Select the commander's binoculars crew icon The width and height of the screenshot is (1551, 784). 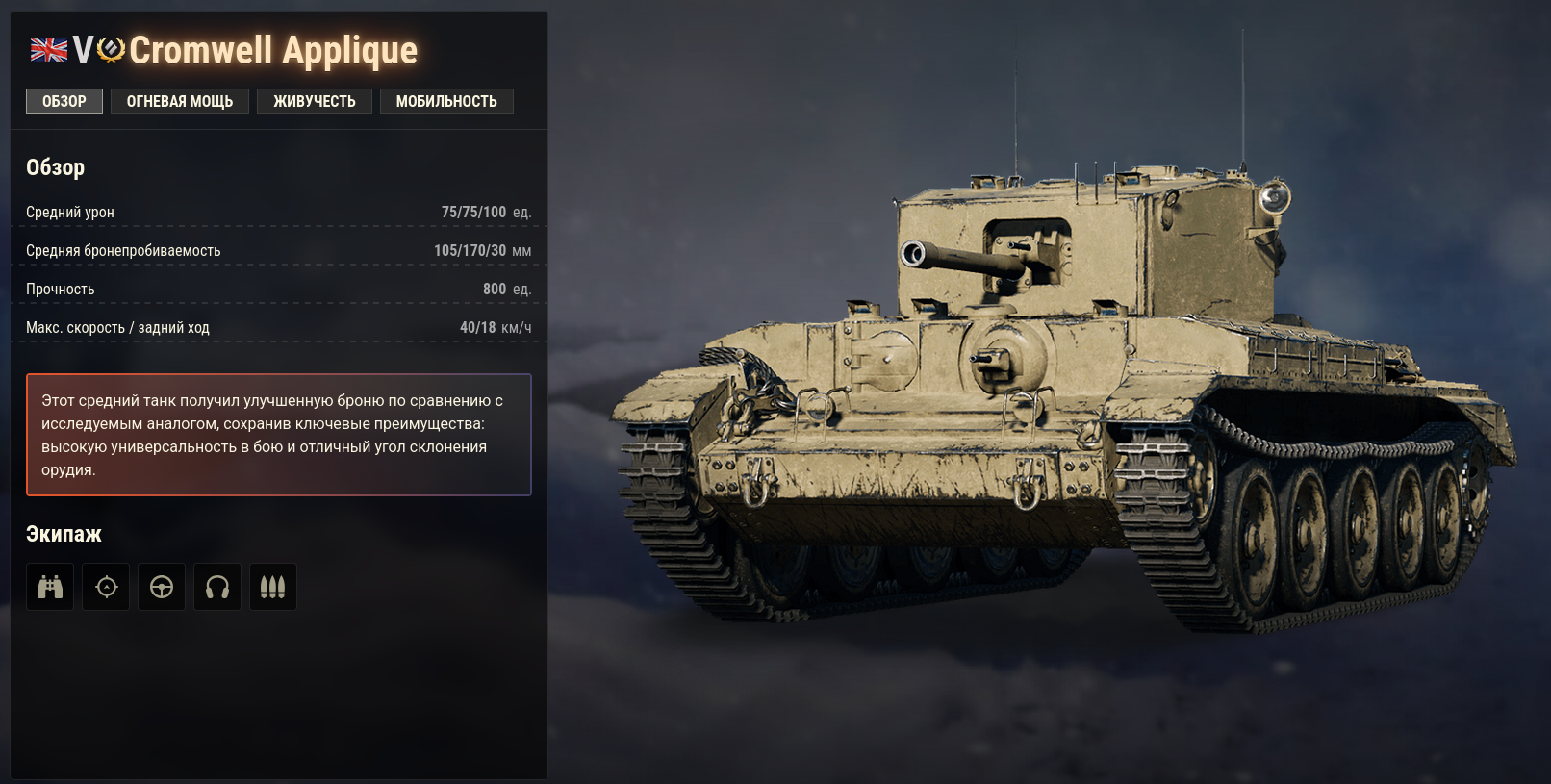pos(49,586)
